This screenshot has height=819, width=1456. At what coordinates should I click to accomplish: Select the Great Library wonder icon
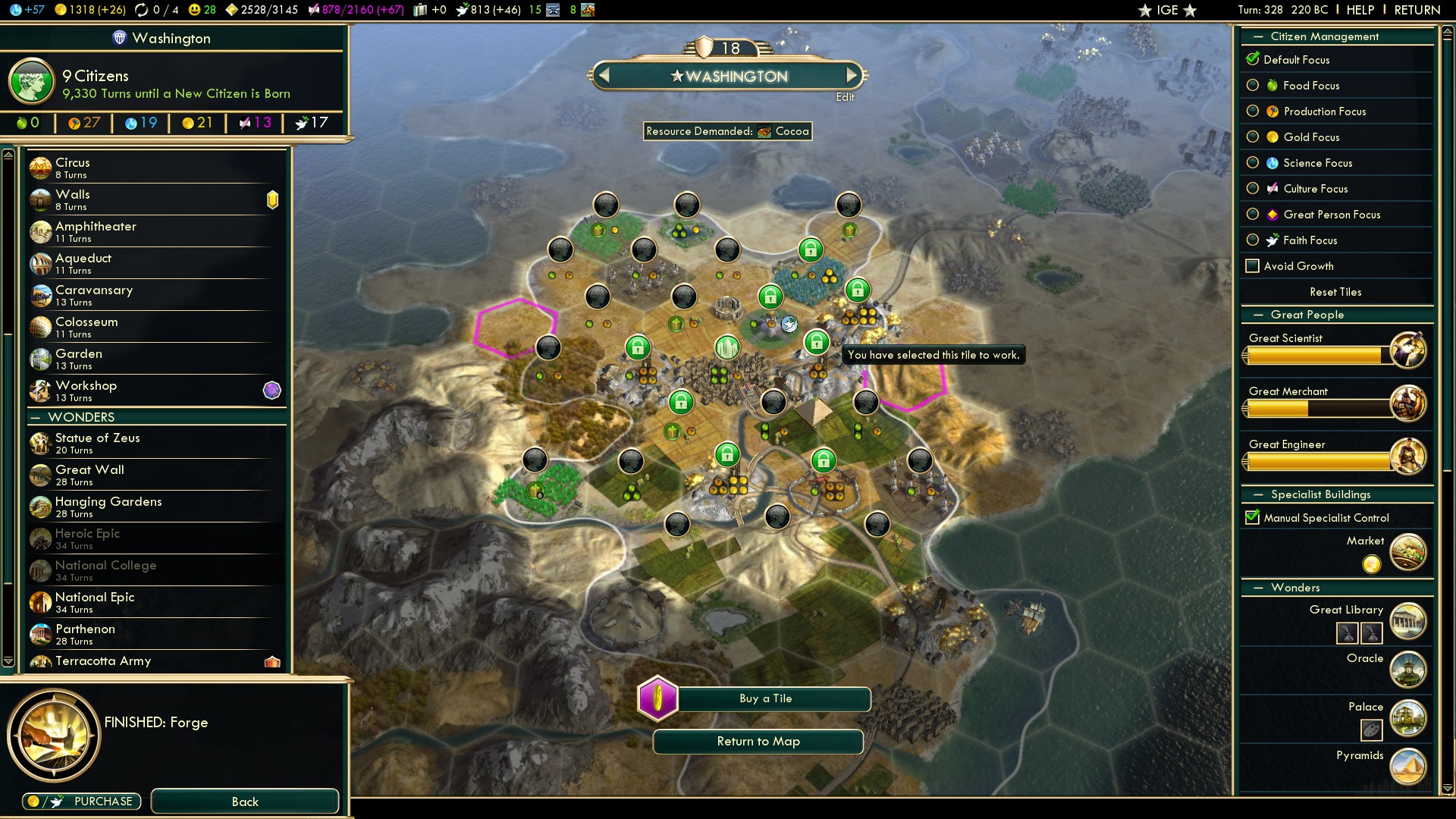pos(1407,621)
